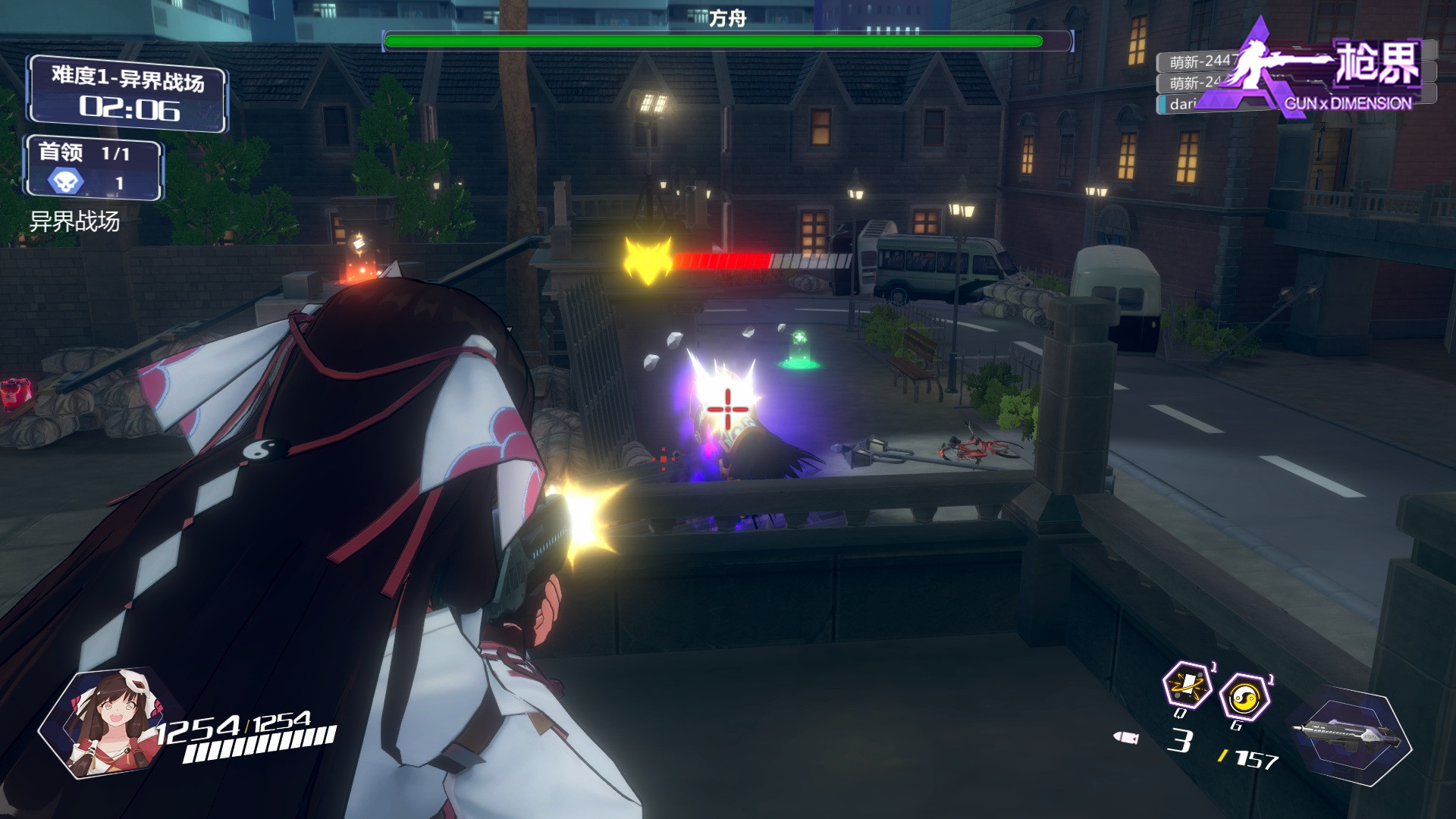Select the top 萌新-2447 teammate row
Viewport: 1456px width, 819px height.
click(1198, 61)
